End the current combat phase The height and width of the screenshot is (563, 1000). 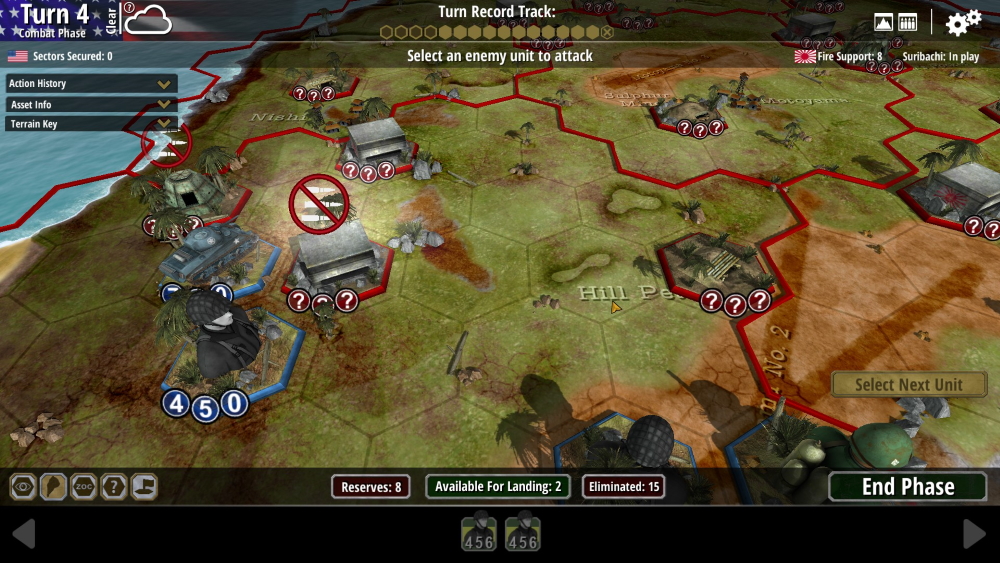[x=908, y=487]
